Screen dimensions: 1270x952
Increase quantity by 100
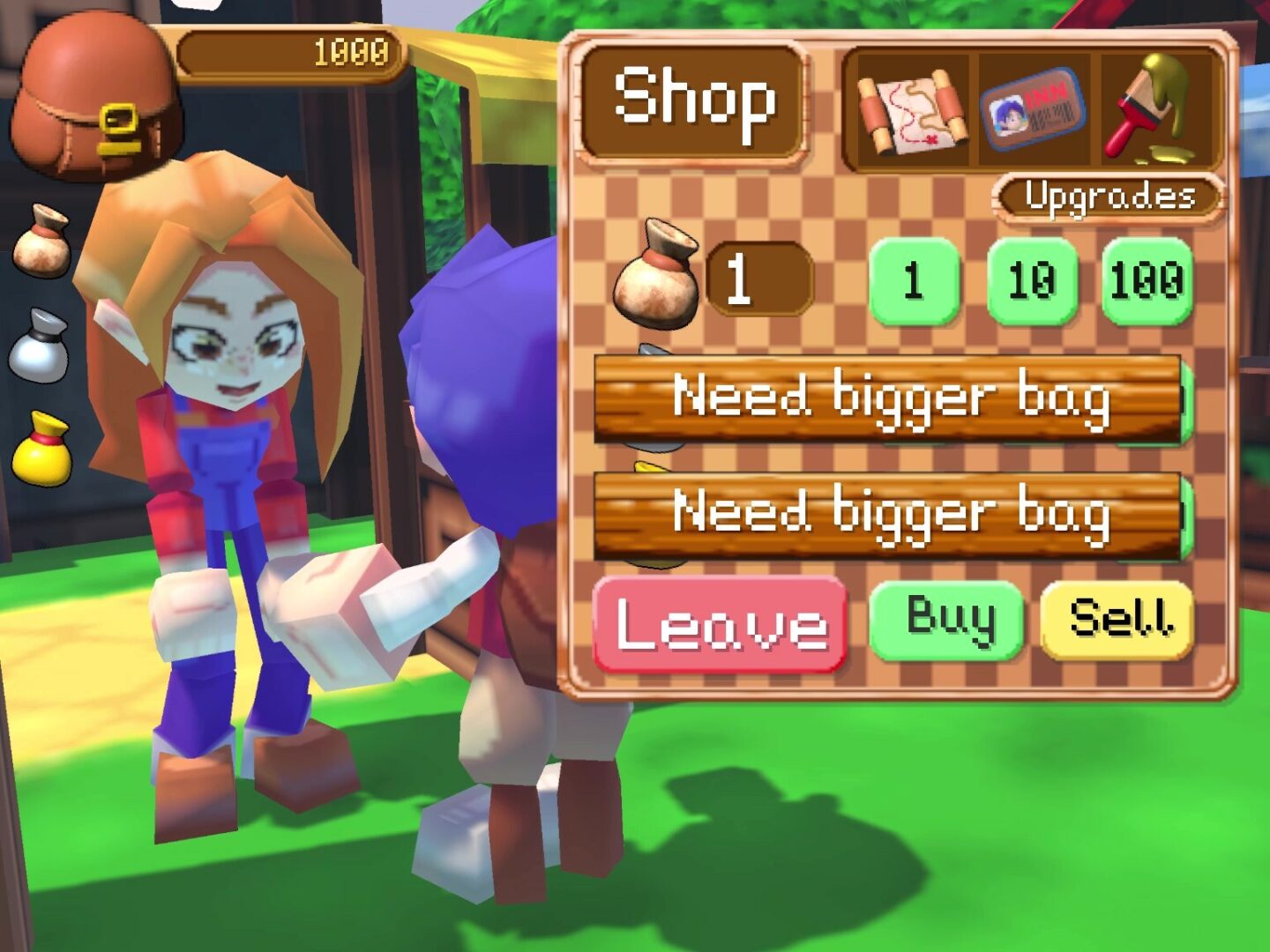point(1147,282)
